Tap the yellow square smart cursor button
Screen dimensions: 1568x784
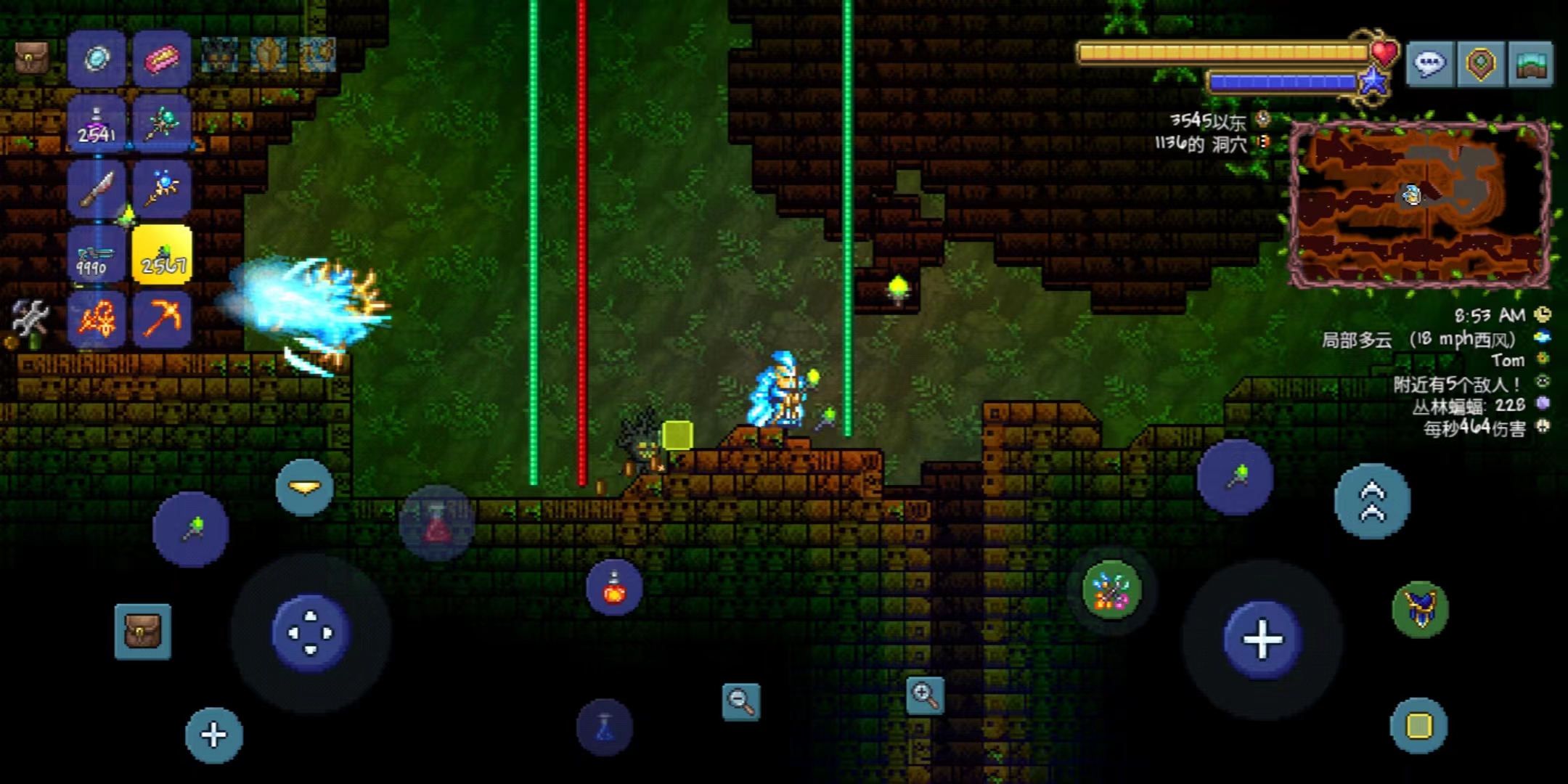1418,725
